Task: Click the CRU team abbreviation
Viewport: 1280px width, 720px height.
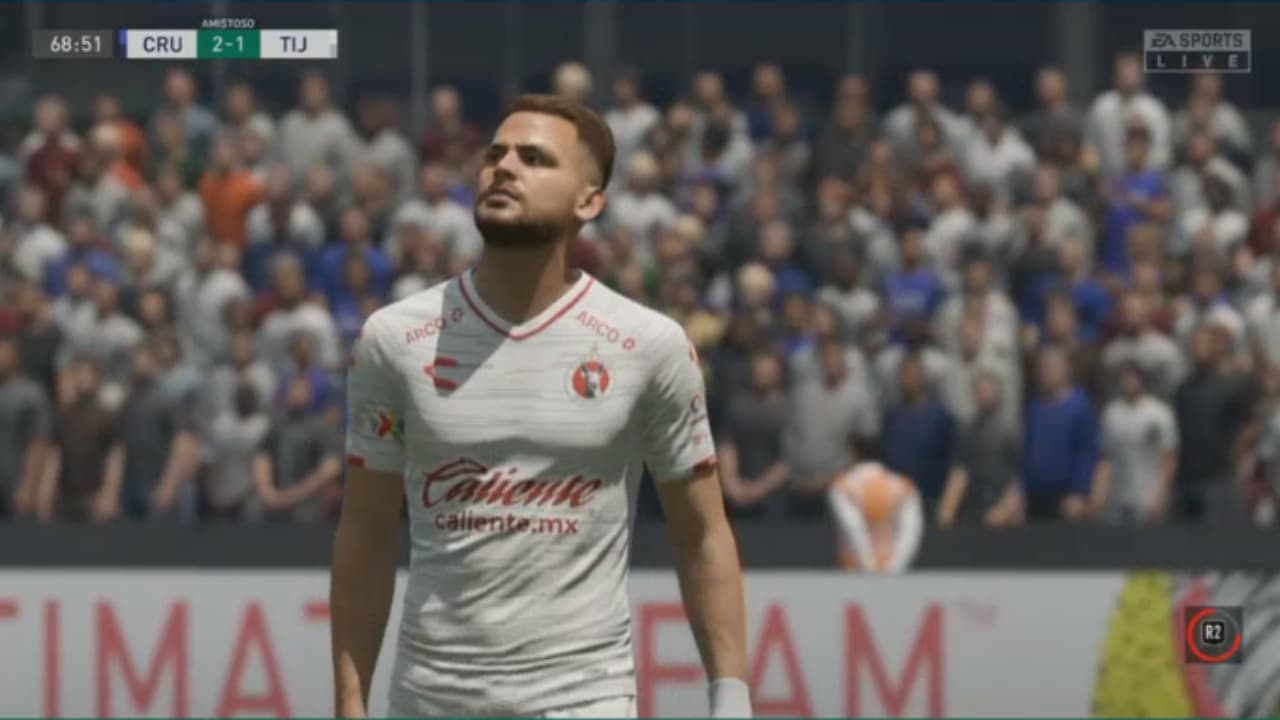Action: pyautogui.click(x=163, y=43)
